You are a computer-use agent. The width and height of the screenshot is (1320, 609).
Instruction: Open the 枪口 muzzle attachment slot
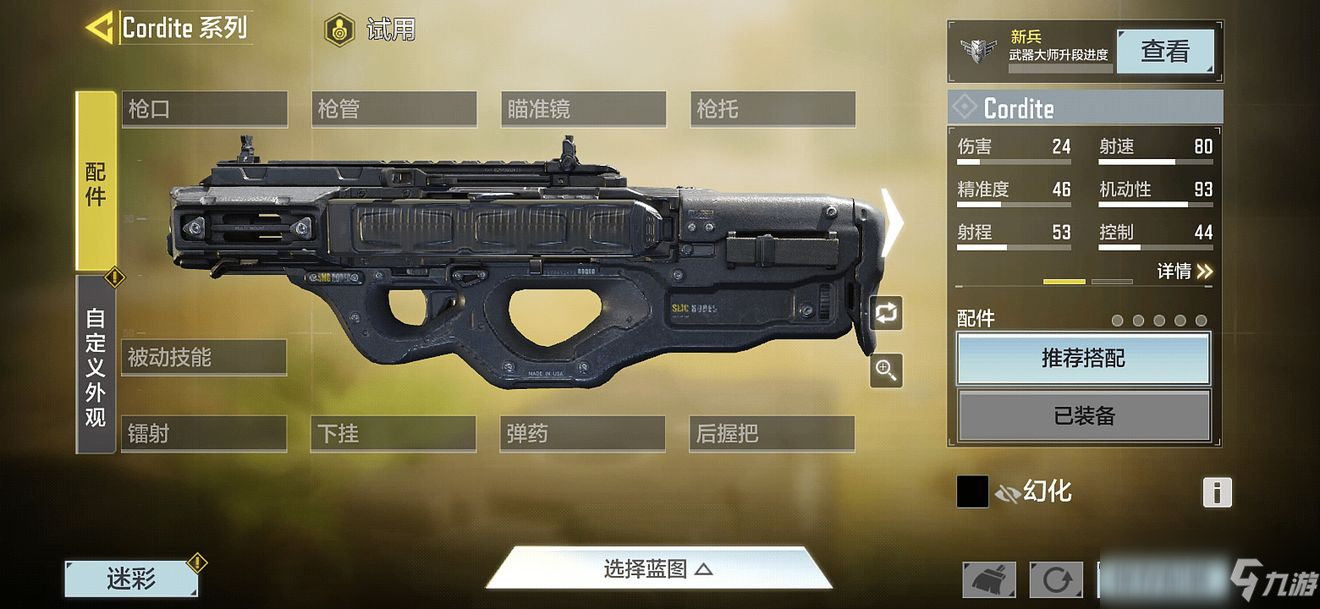(x=204, y=109)
